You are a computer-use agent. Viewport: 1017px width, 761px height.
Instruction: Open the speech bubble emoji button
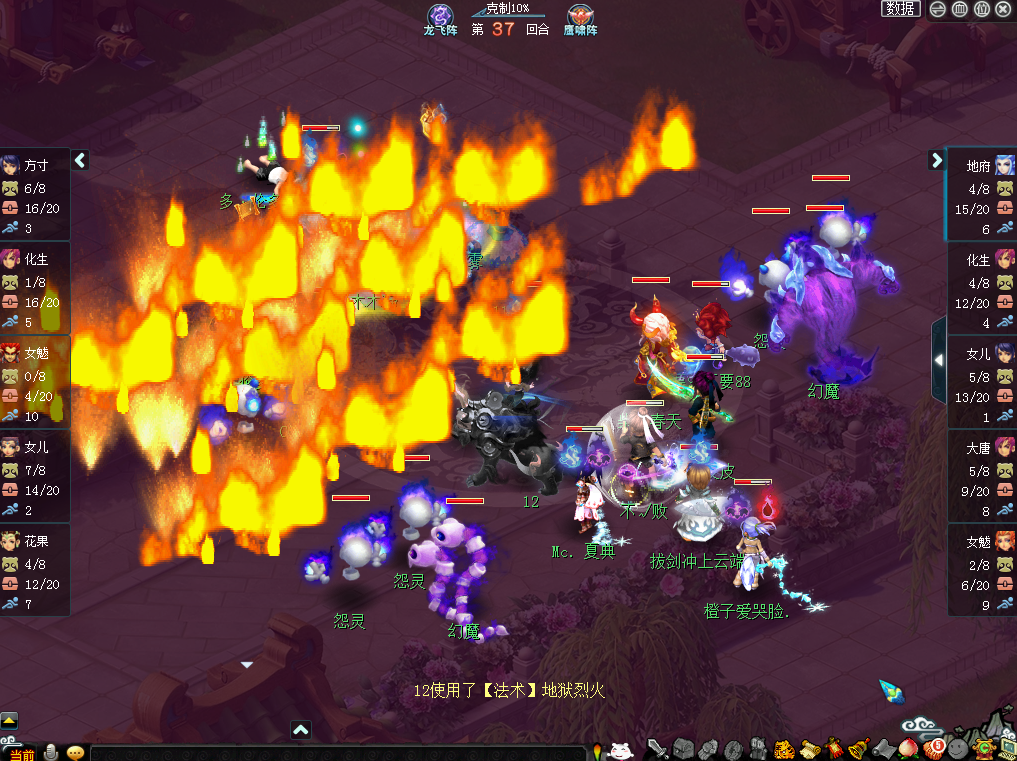(x=75, y=752)
